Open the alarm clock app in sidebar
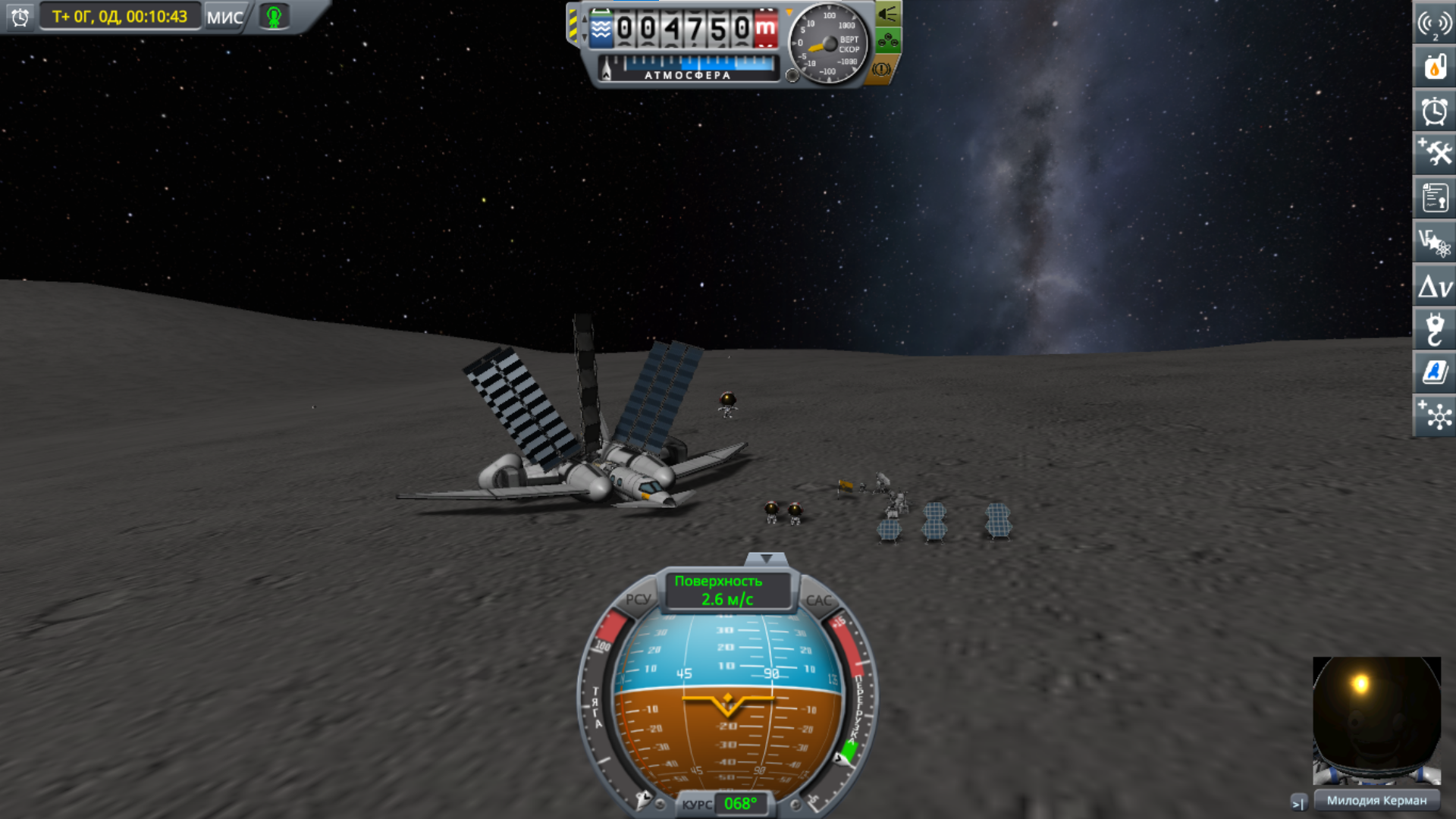The width and height of the screenshot is (1456, 819). pos(1434,111)
